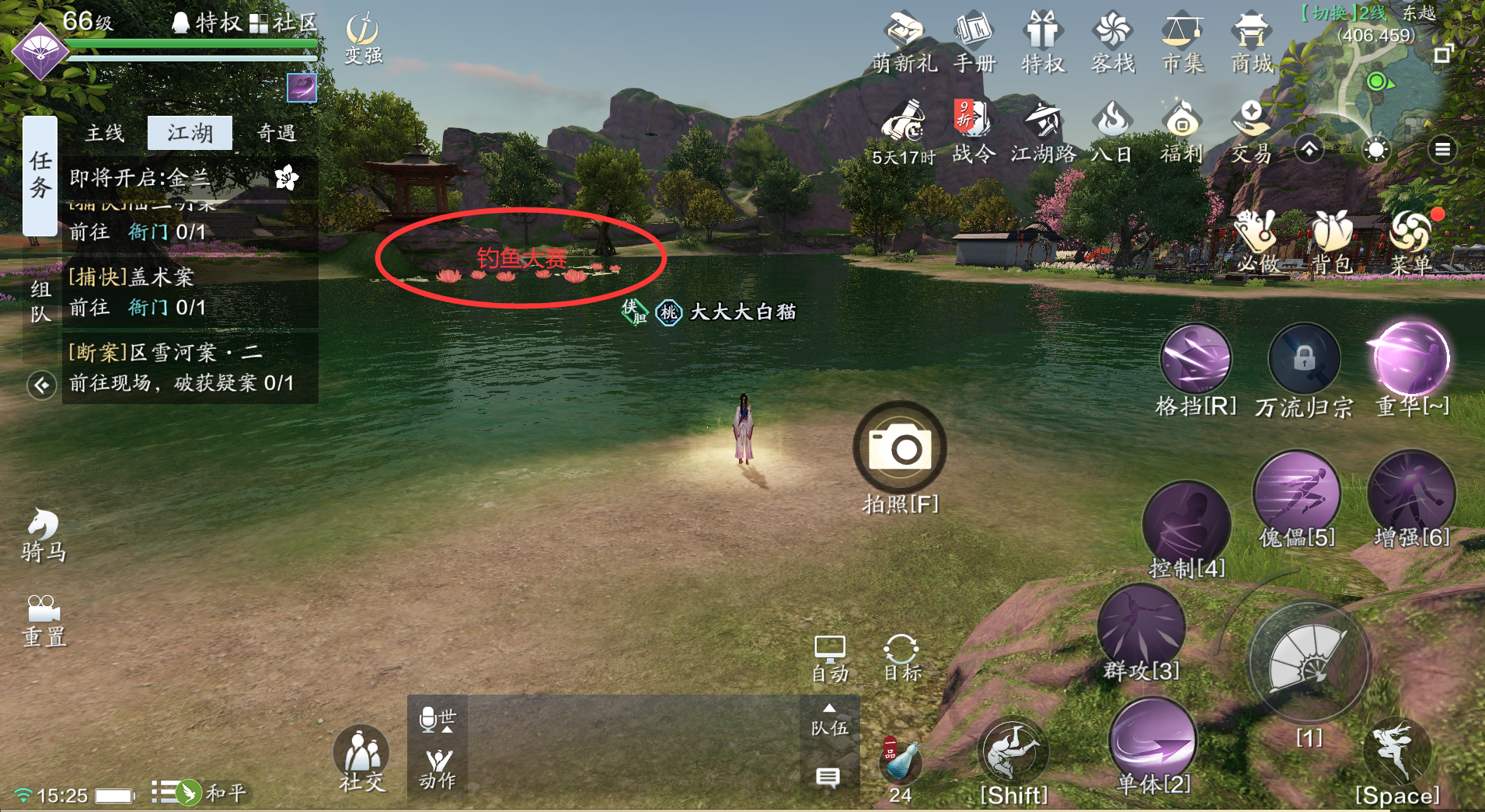
Task: Mount up with the 骑马 button
Action: [44, 535]
